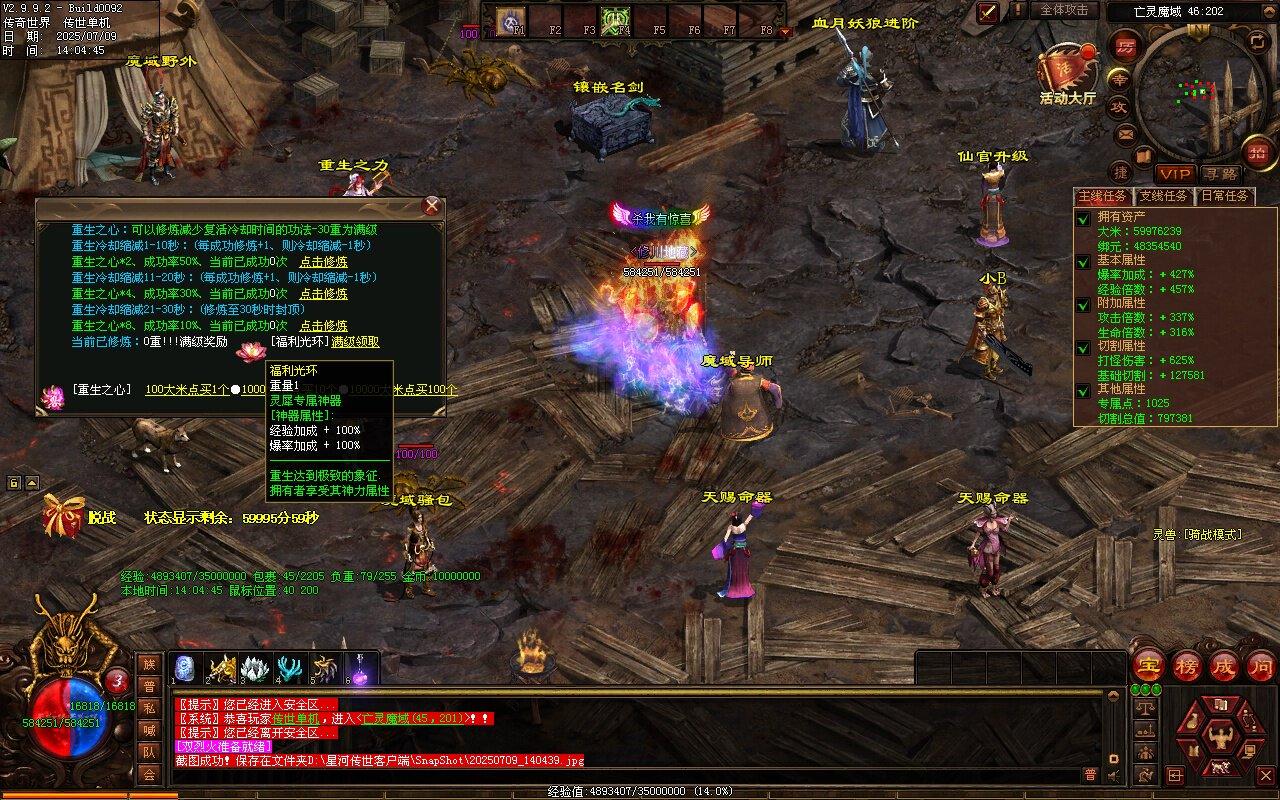Image resolution: width=1280 pixels, height=800 pixels.
Task: Open the 活动大厅 activity hall
Action: pyautogui.click(x=1067, y=75)
